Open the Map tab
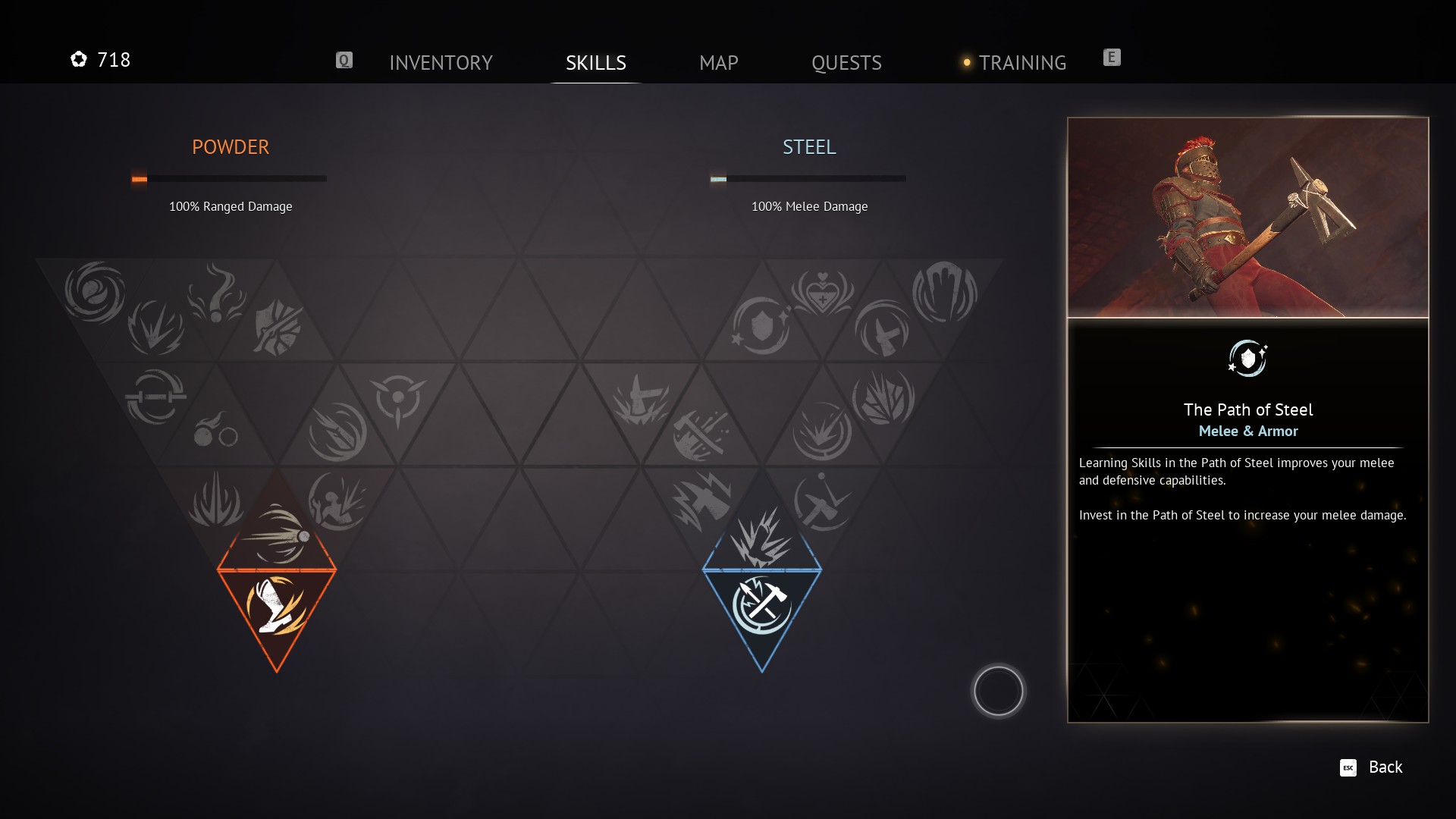Image resolution: width=1456 pixels, height=819 pixels. [718, 62]
